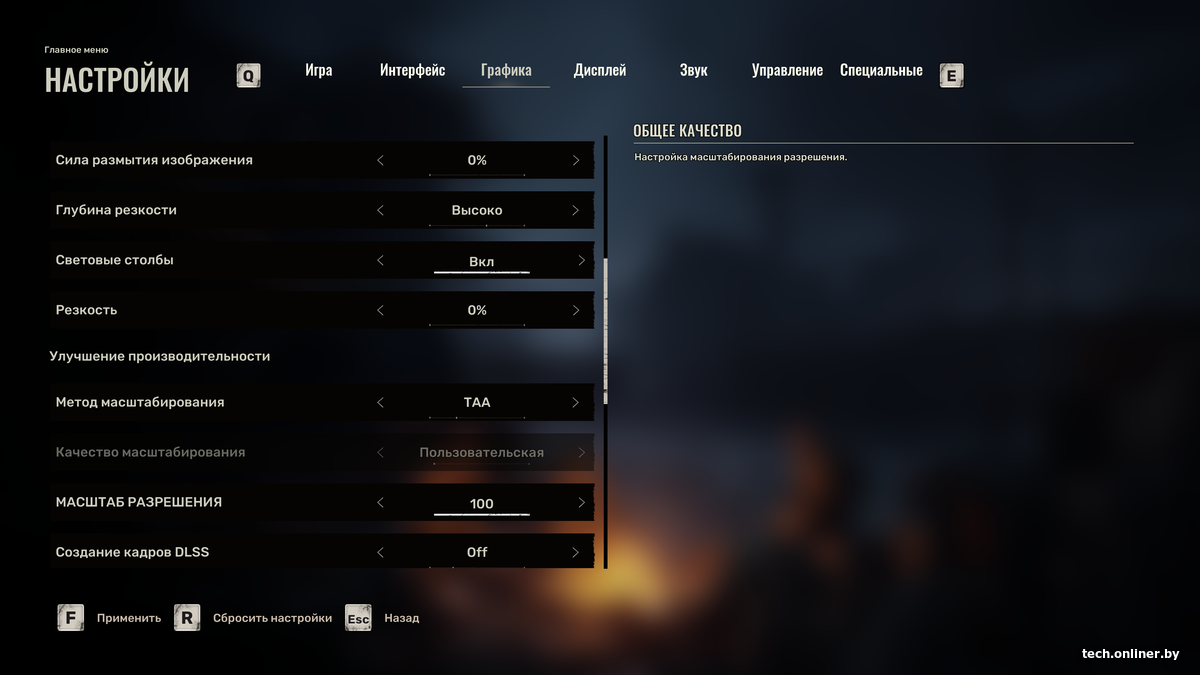Increase Сила размытия изображения with right arrow

click(x=576, y=160)
